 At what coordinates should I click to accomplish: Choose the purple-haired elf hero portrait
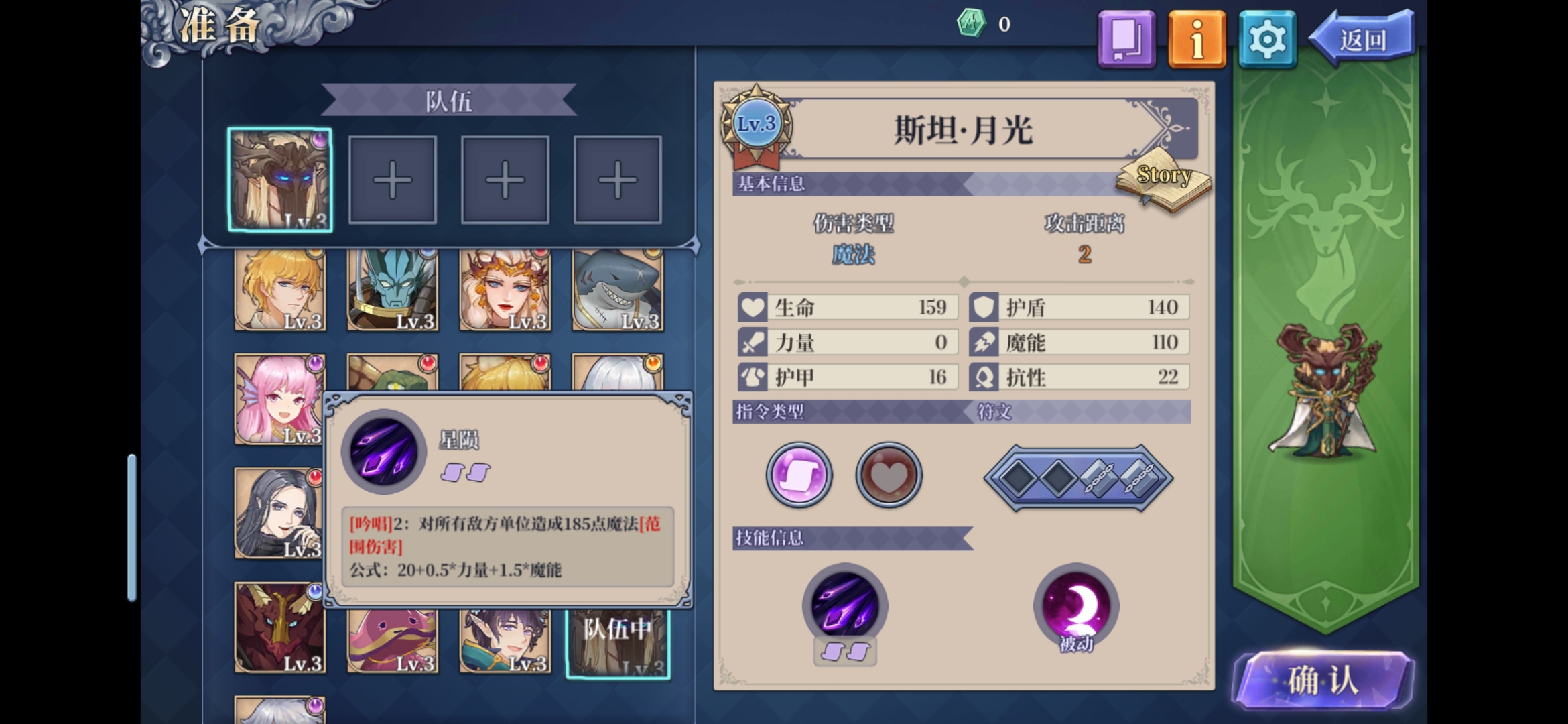click(505, 641)
